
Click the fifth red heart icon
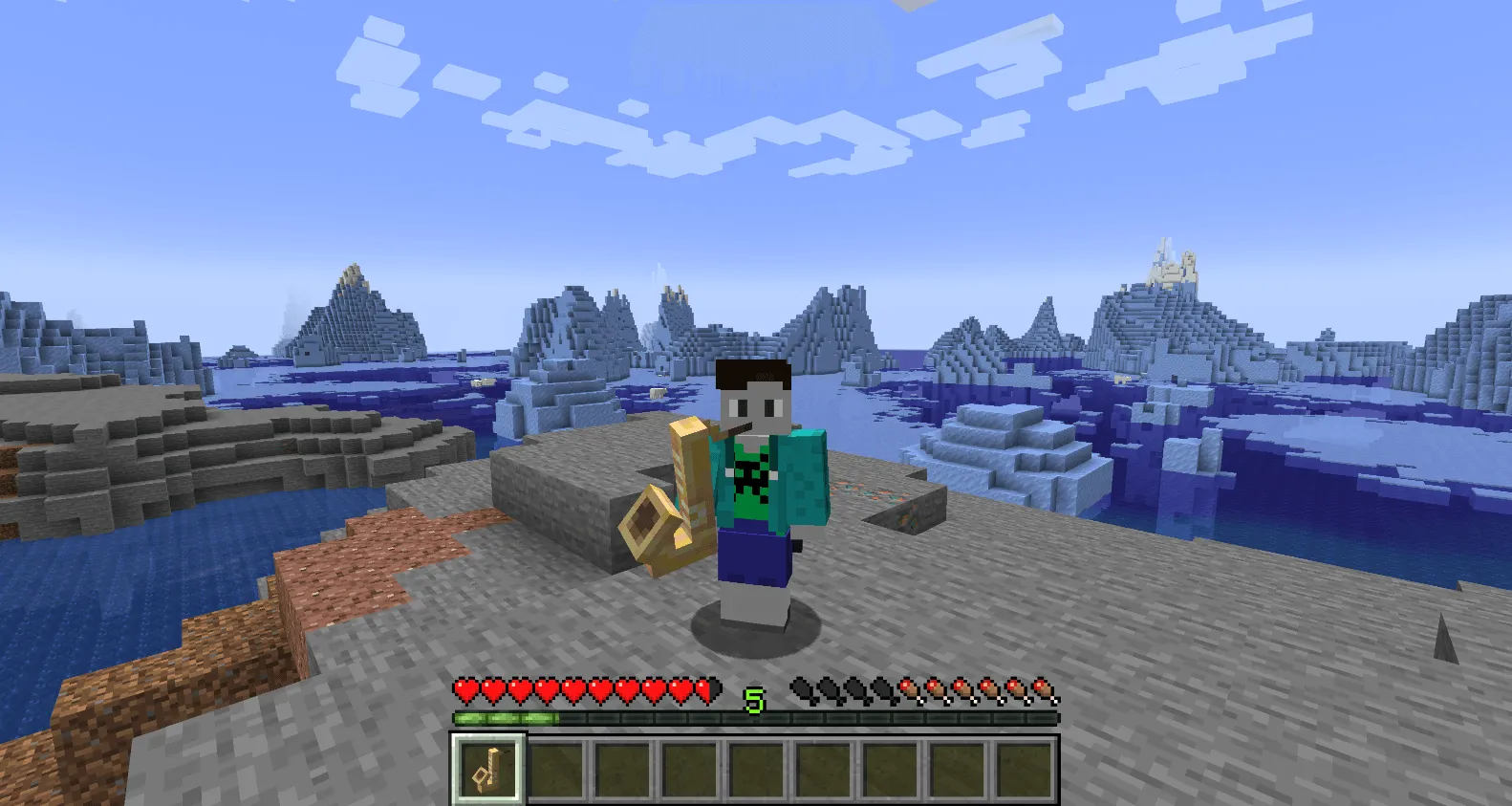pos(571,690)
